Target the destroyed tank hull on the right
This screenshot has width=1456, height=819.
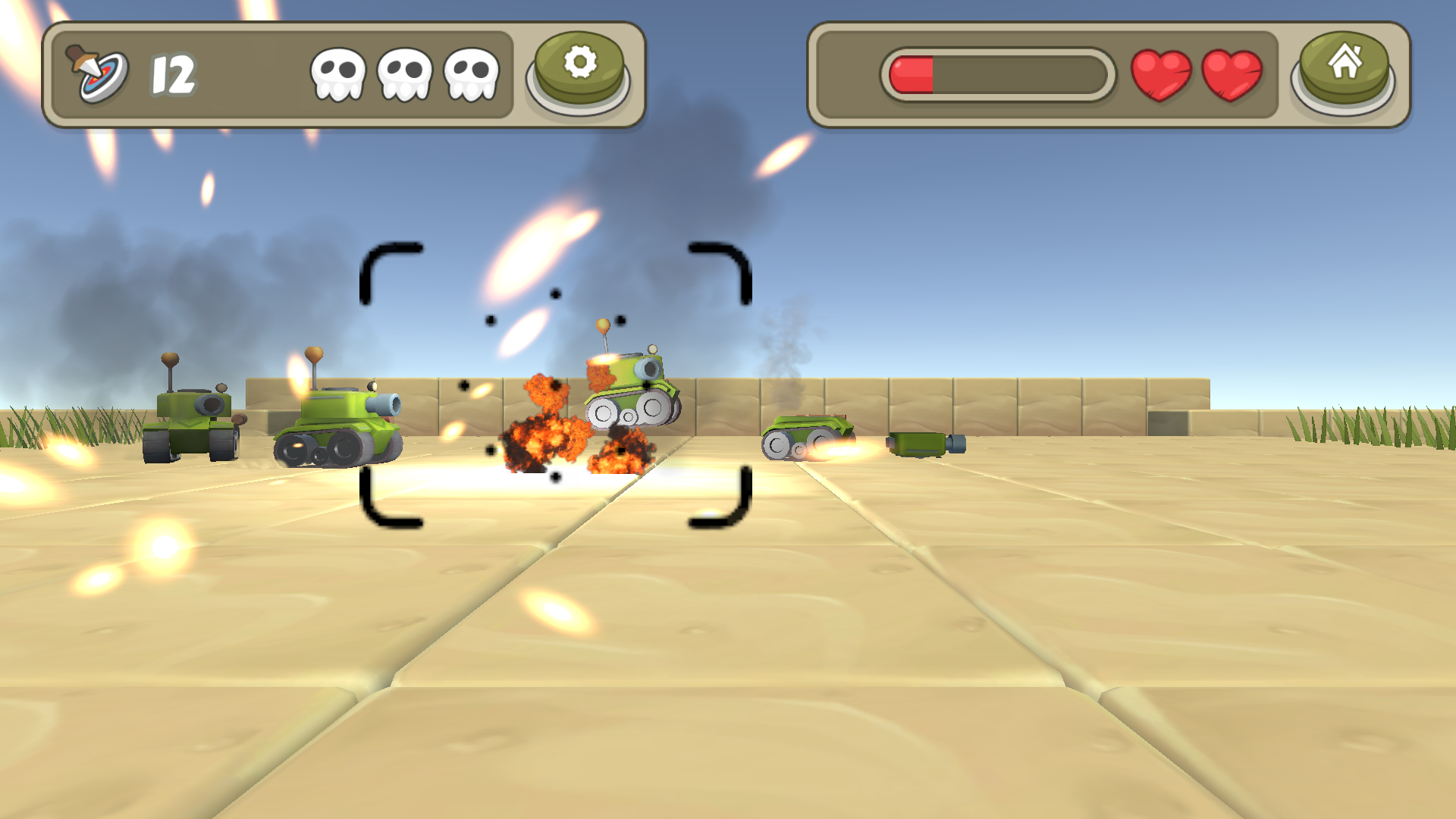coord(806,436)
